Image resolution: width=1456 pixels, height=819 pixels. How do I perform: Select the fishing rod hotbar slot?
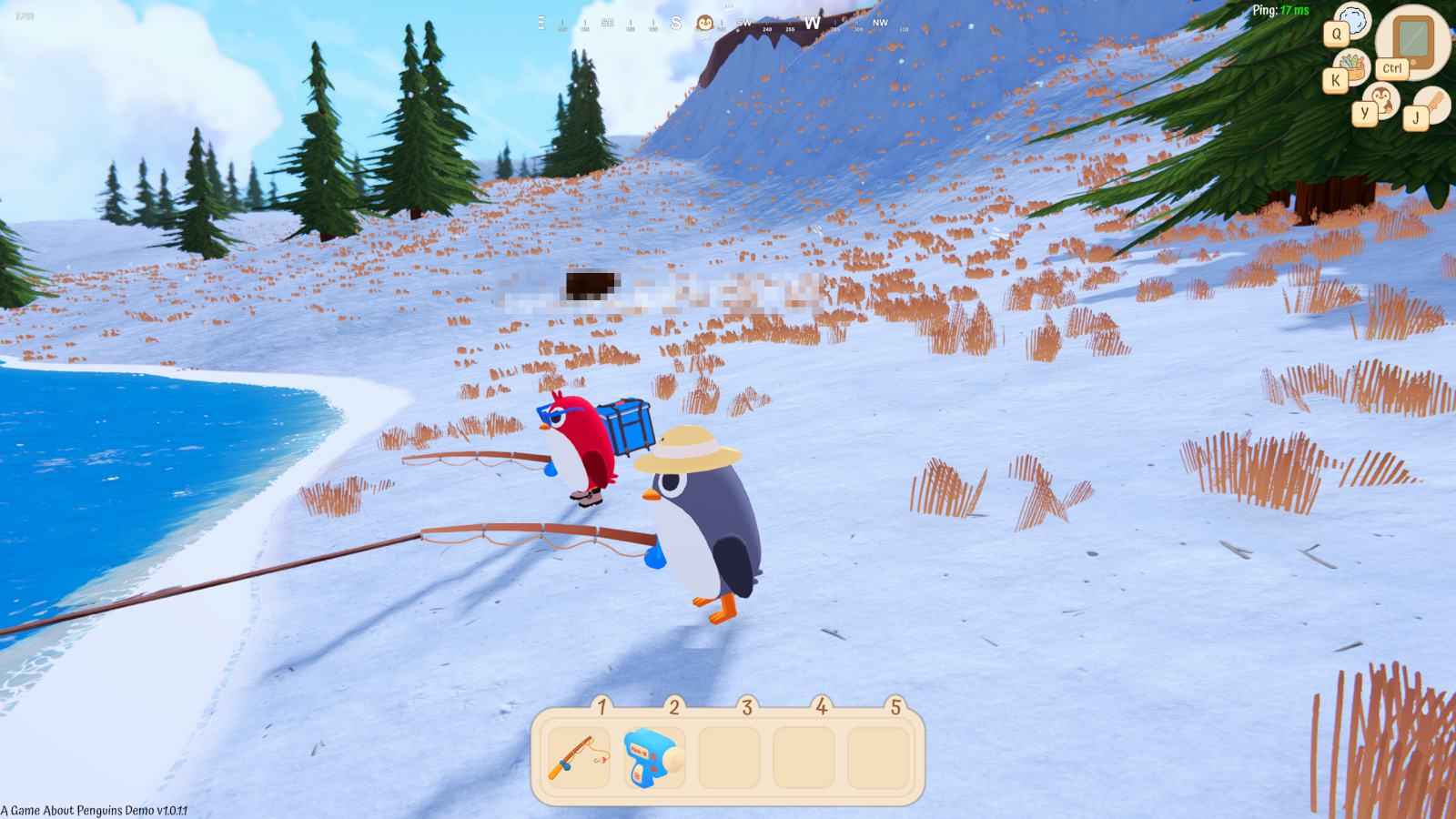[x=579, y=757]
